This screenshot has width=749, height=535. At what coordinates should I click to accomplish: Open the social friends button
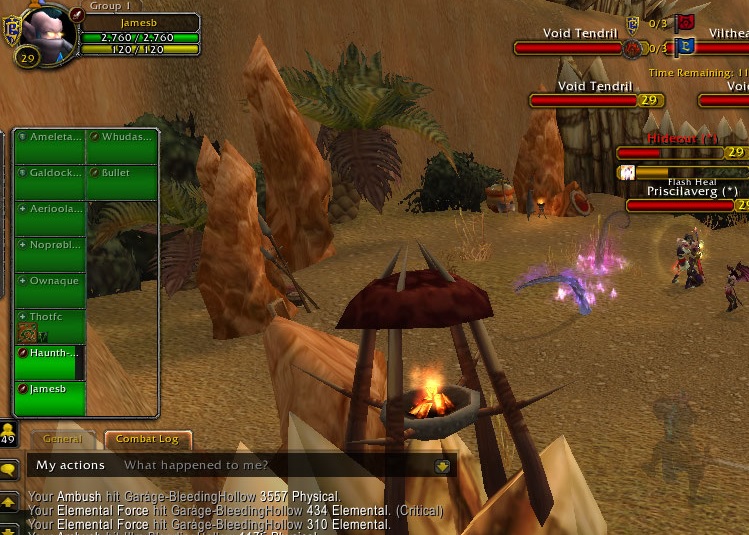(x=8, y=434)
